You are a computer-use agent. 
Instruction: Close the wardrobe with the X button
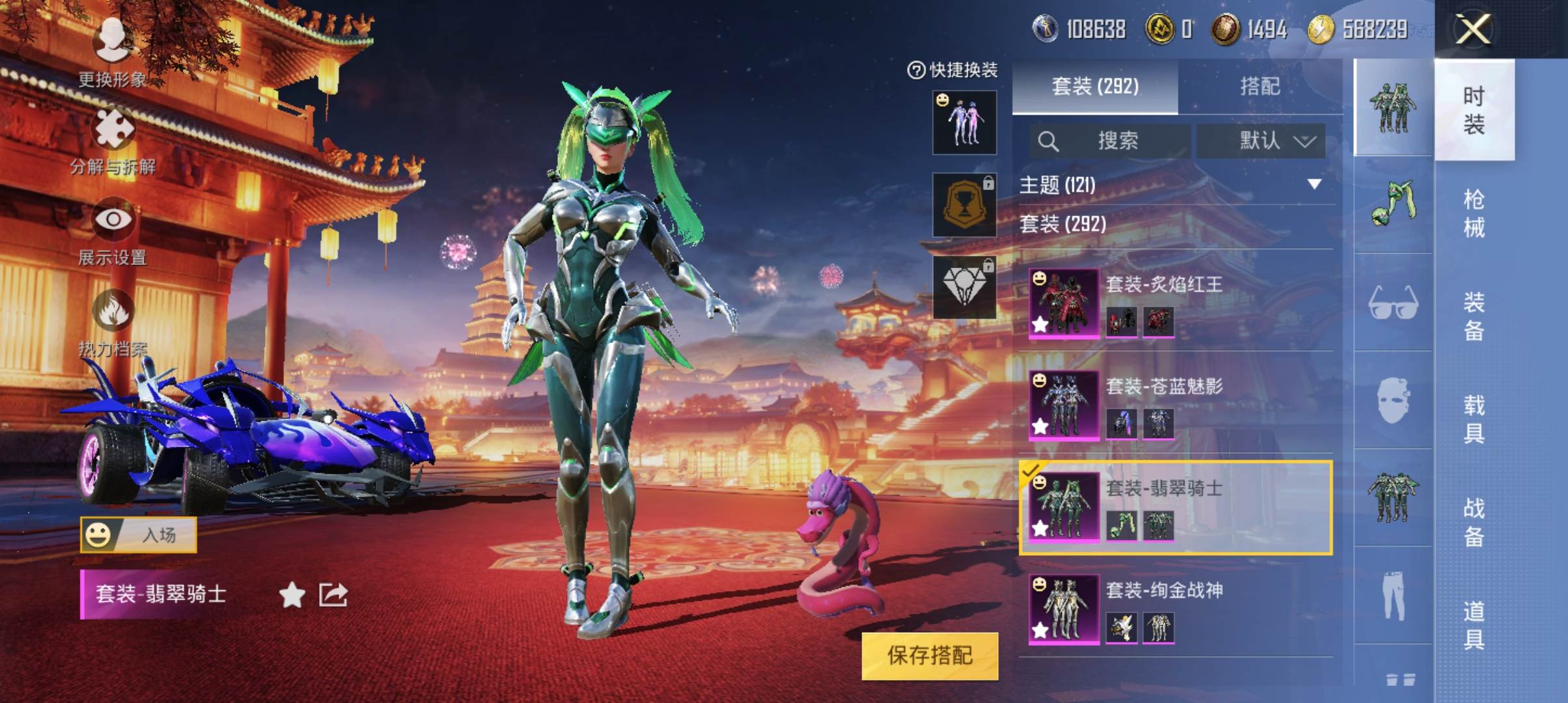point(1473,29)
